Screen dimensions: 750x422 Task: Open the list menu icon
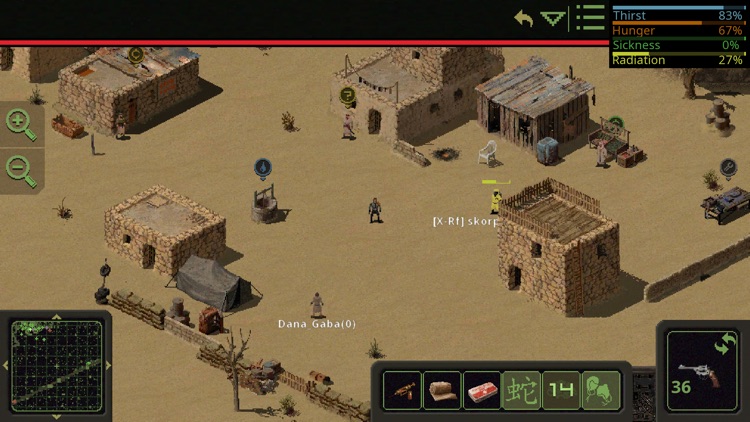click(x=591, y=18)
